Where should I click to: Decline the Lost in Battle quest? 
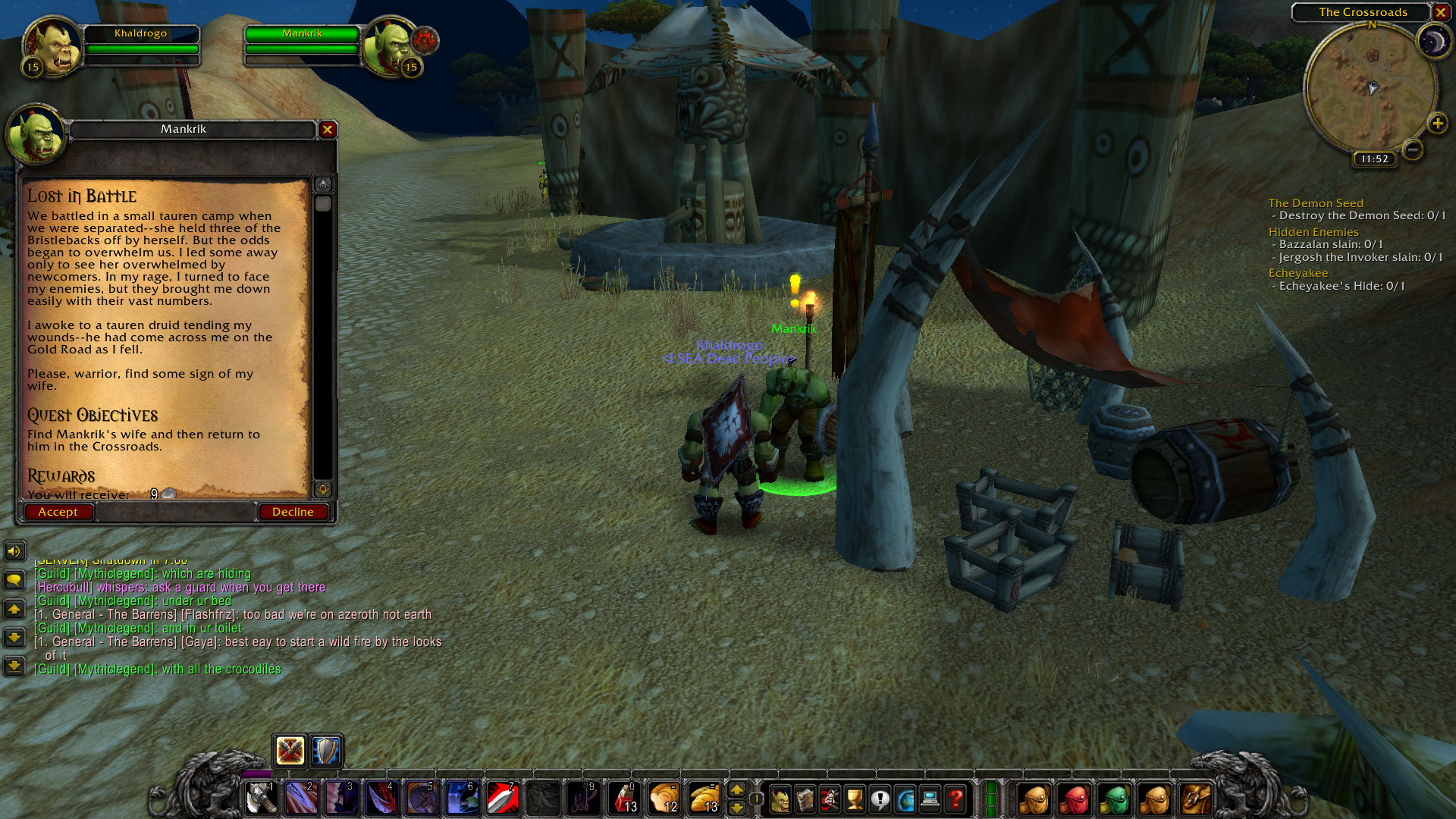tap(293, 511)
